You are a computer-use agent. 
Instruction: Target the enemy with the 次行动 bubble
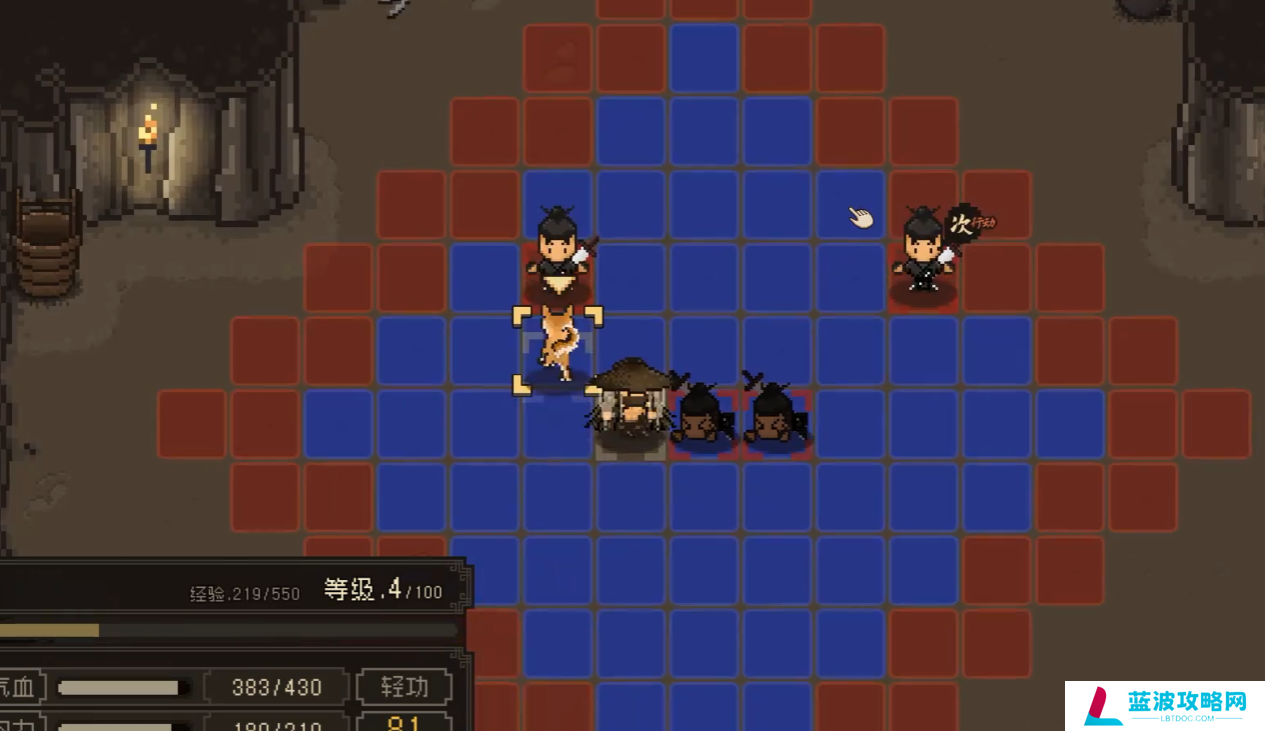coord(923,253)
